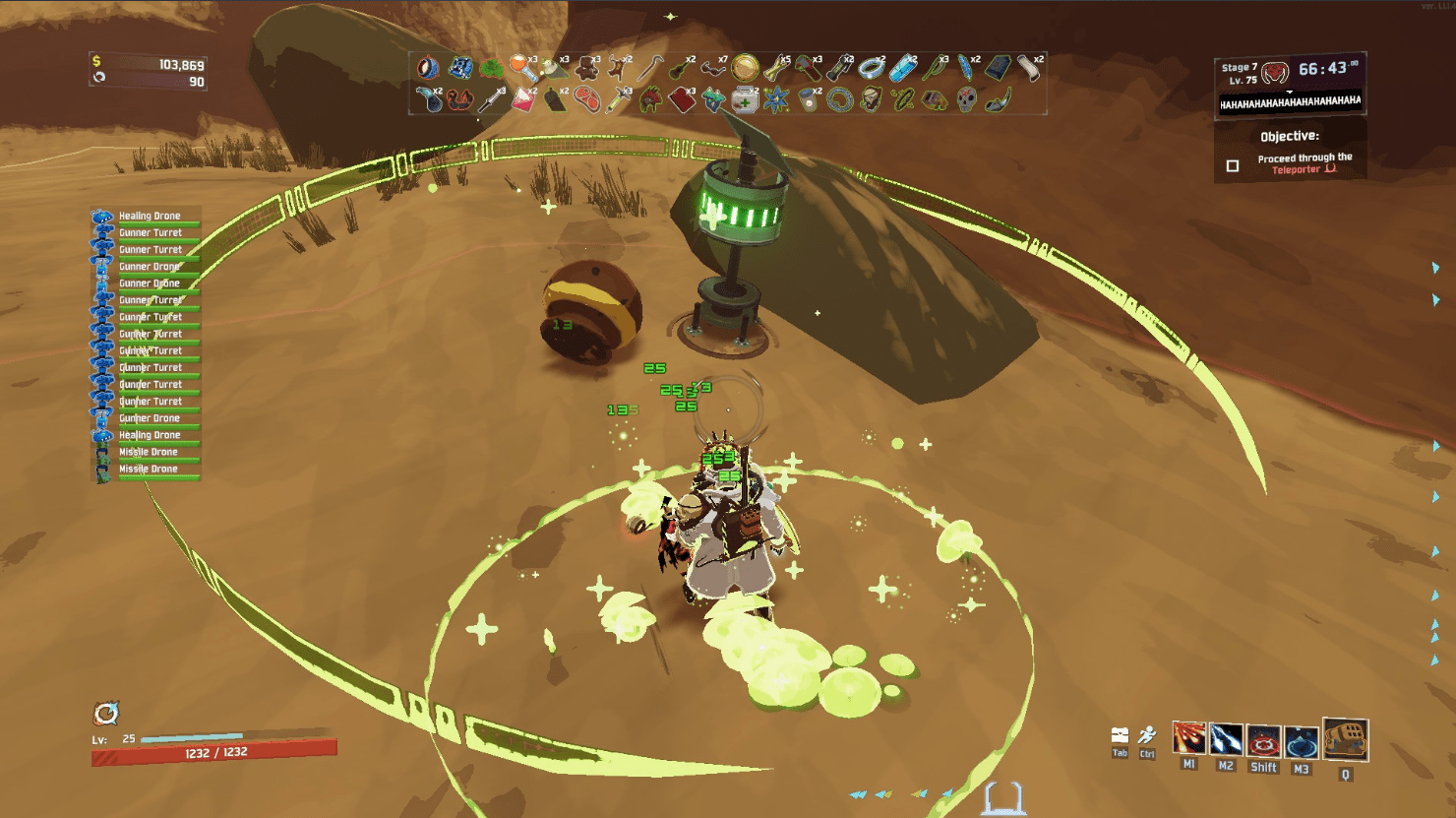1456x818 pixels.
Task: Toggle the first Missile Drone ally entry
Action: pos(148,451)
